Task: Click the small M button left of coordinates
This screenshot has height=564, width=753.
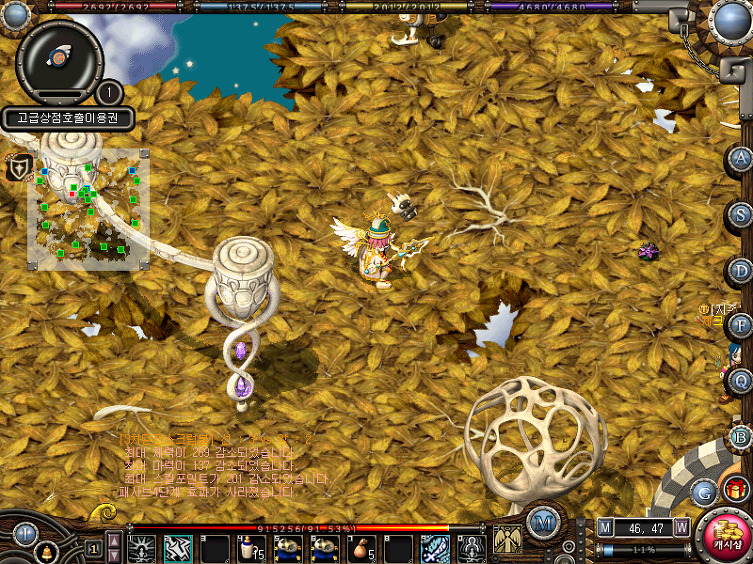Action: pos(605,527)
